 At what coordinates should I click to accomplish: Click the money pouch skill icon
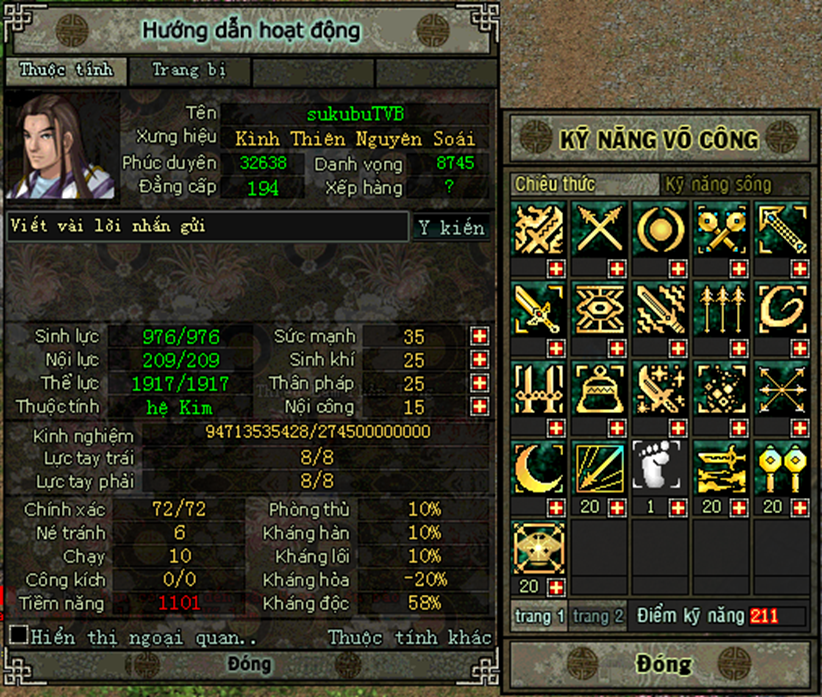(600, 388)
